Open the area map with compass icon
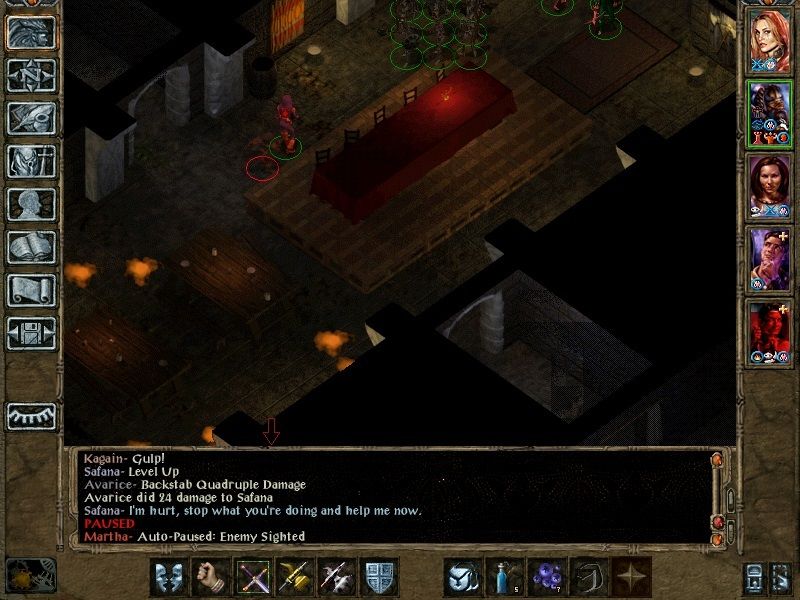The height and width of the screenshot is (600, 800). (x=31, y=75)
